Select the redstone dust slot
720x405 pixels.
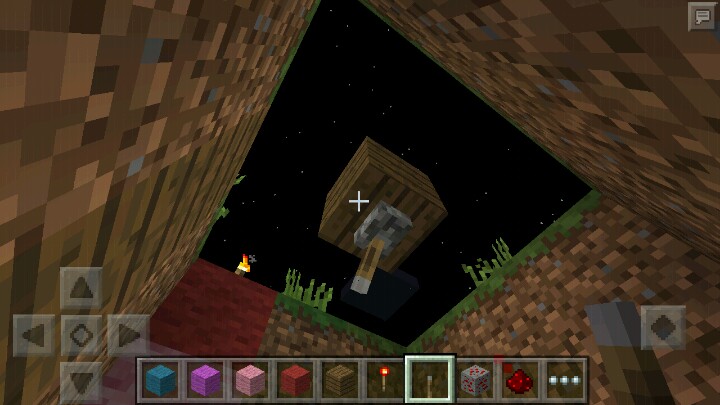click(x=519, y=380)
